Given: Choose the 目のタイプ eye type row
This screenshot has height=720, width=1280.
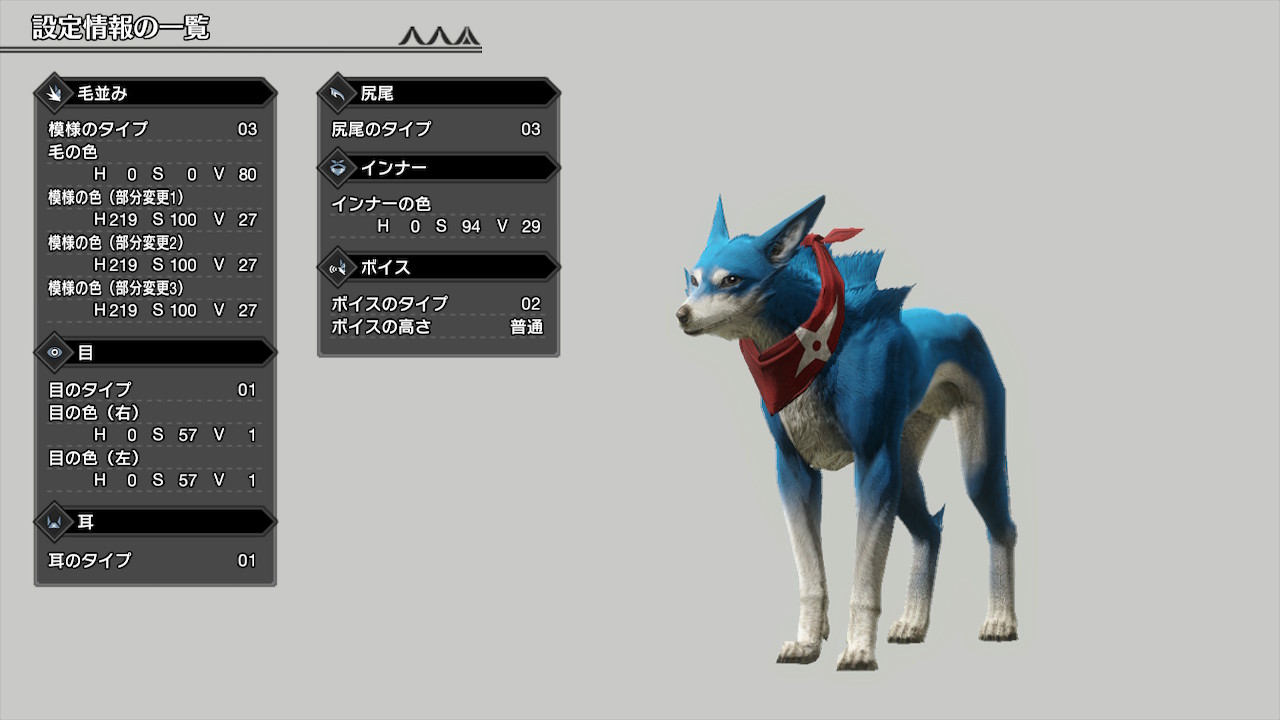Looking at the screenshot, I should 153,390.
